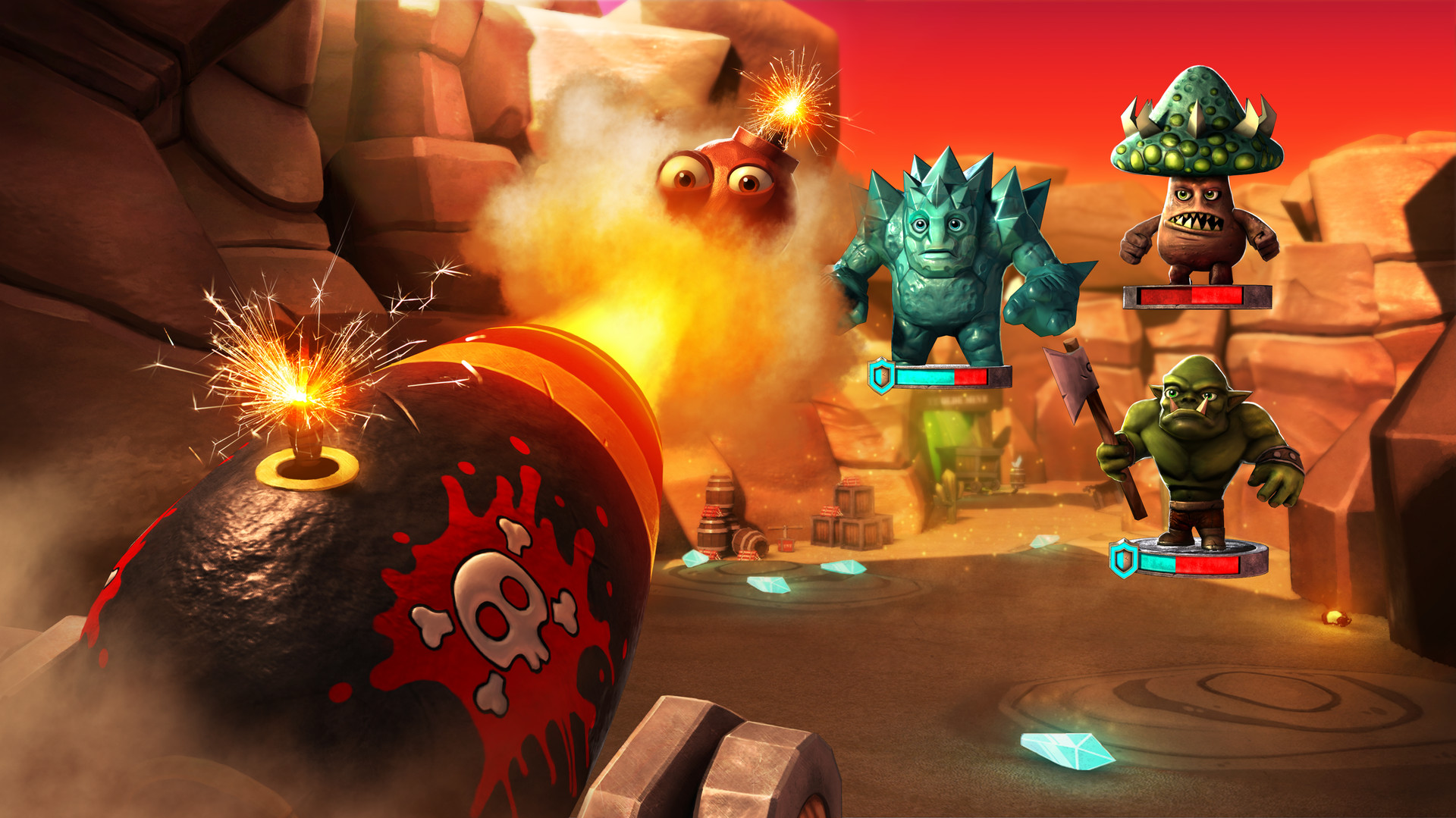Click the dynamite bundle atop the crates
This screenshot has width=1456, height=818.
(x=849, y=483)
